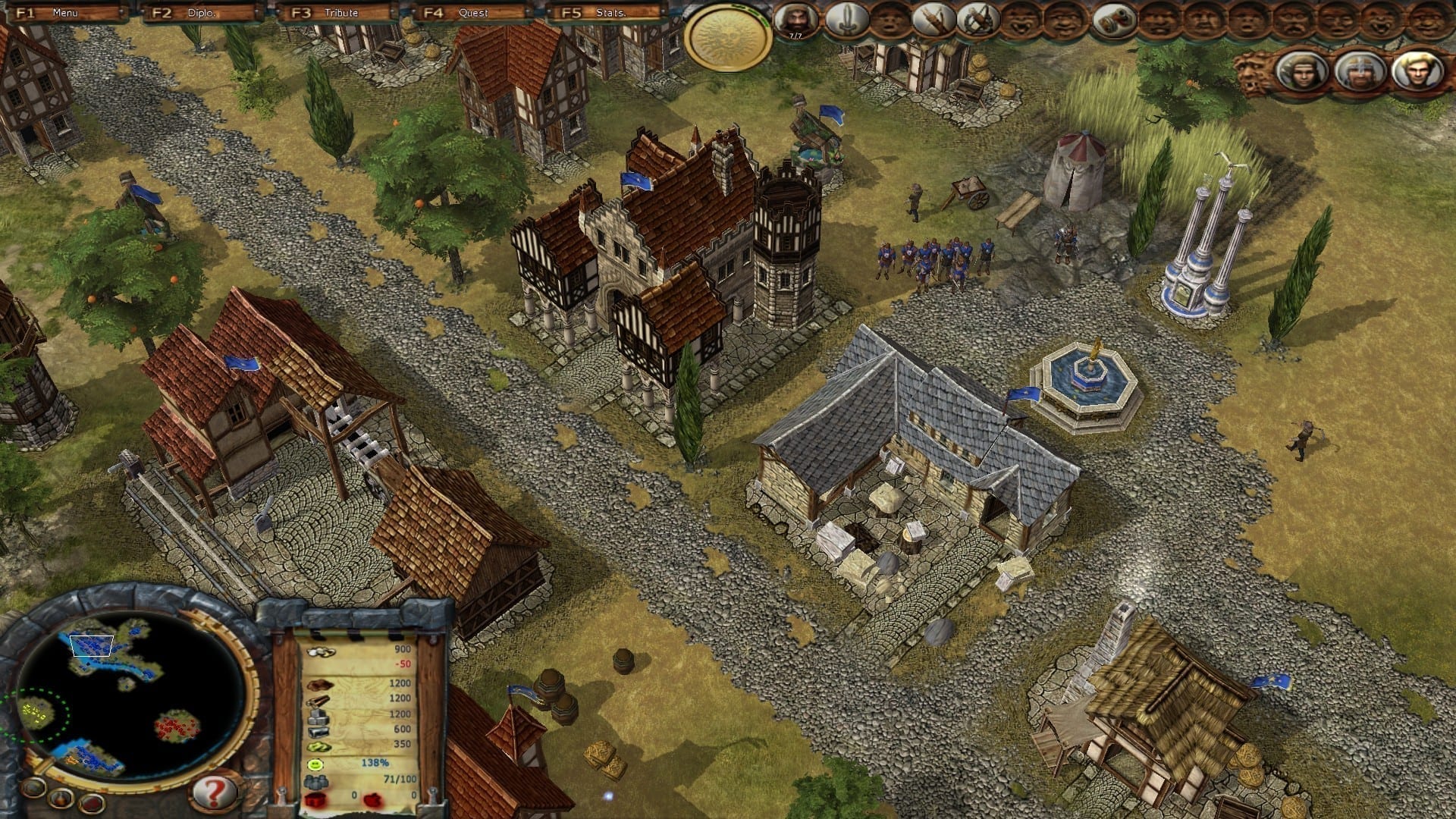Click the flame button below the minimap
1456x819 pixels.
pos(62,799)
